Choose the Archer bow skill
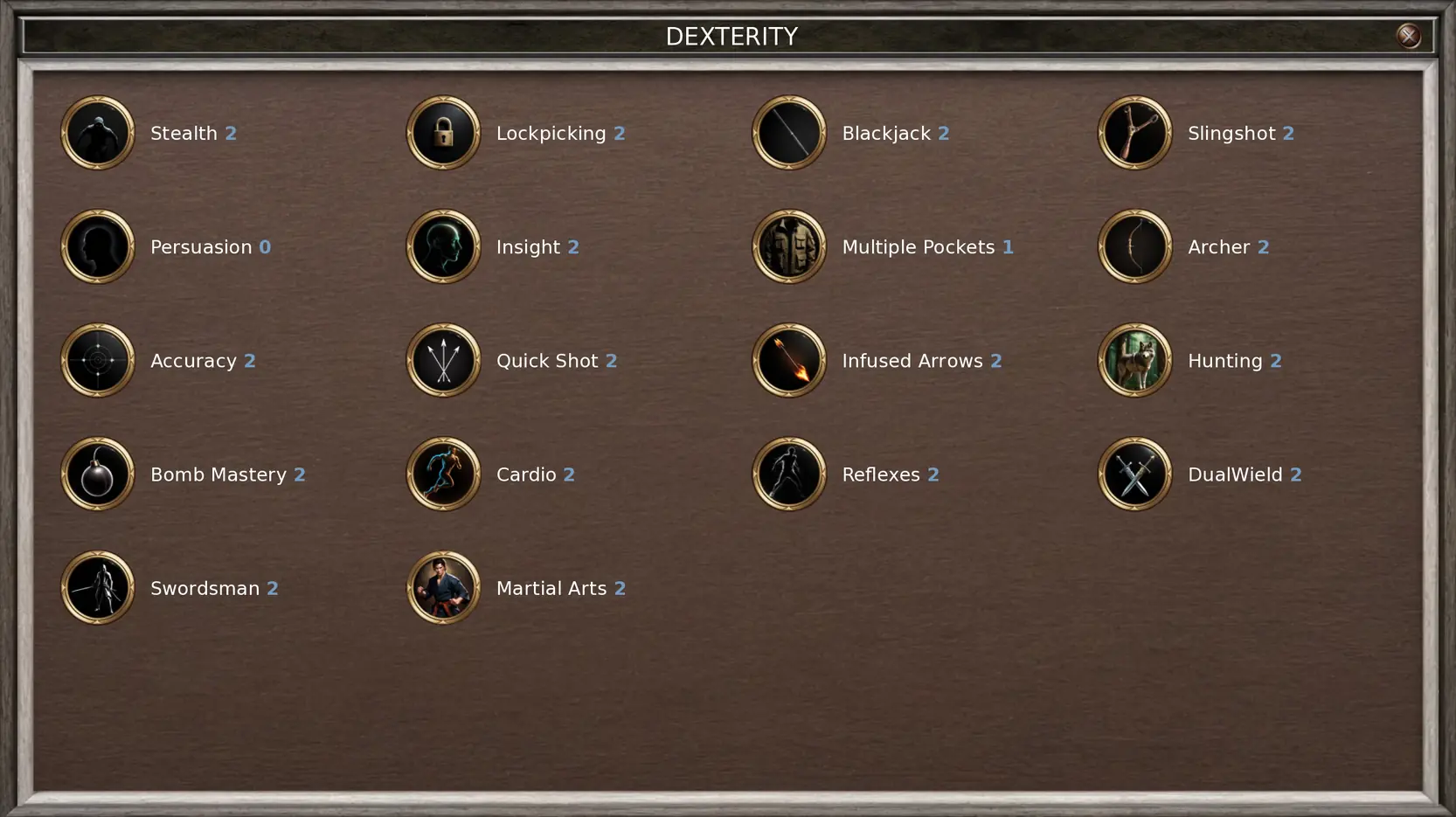 tap(1134, 246)
